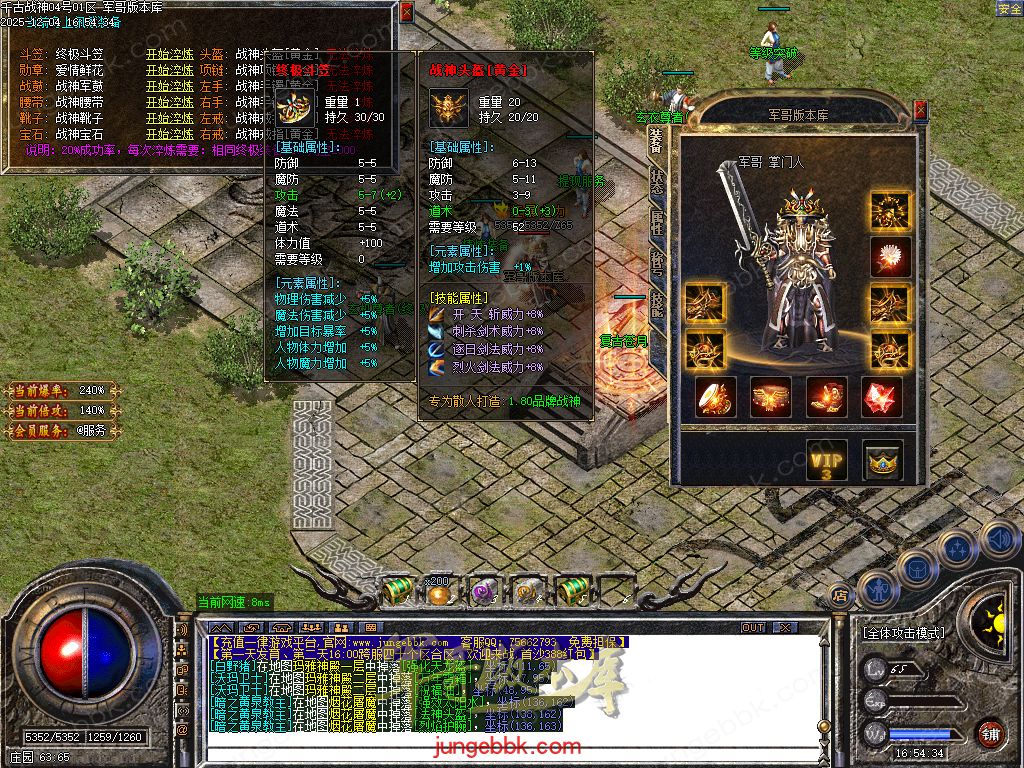The width and height of the screenshot is (1024, 768).
Task: Toggle the 全体攻击模式 attack mode label
Action: pos(902,633)
